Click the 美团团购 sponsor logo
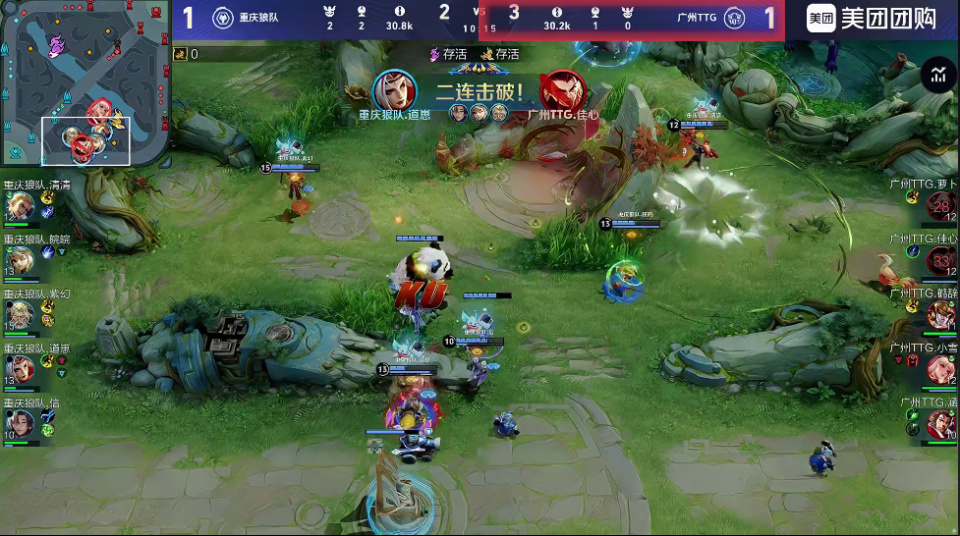This screenshot has height=536, width=960. click(x=872, y=18)
